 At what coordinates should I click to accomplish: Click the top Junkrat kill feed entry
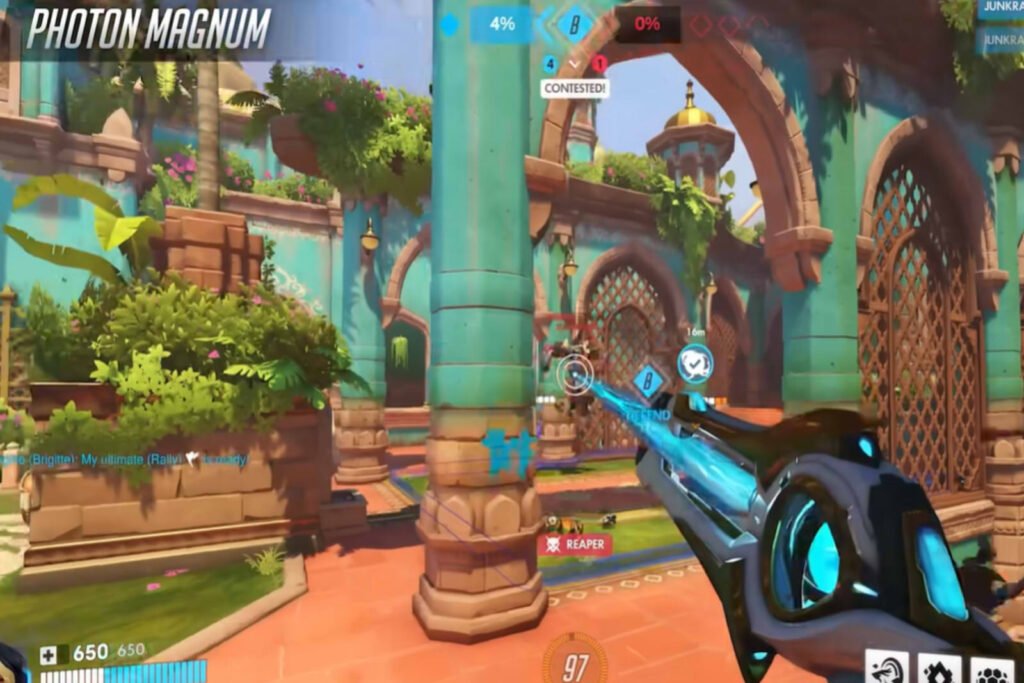pos(1000,9)
